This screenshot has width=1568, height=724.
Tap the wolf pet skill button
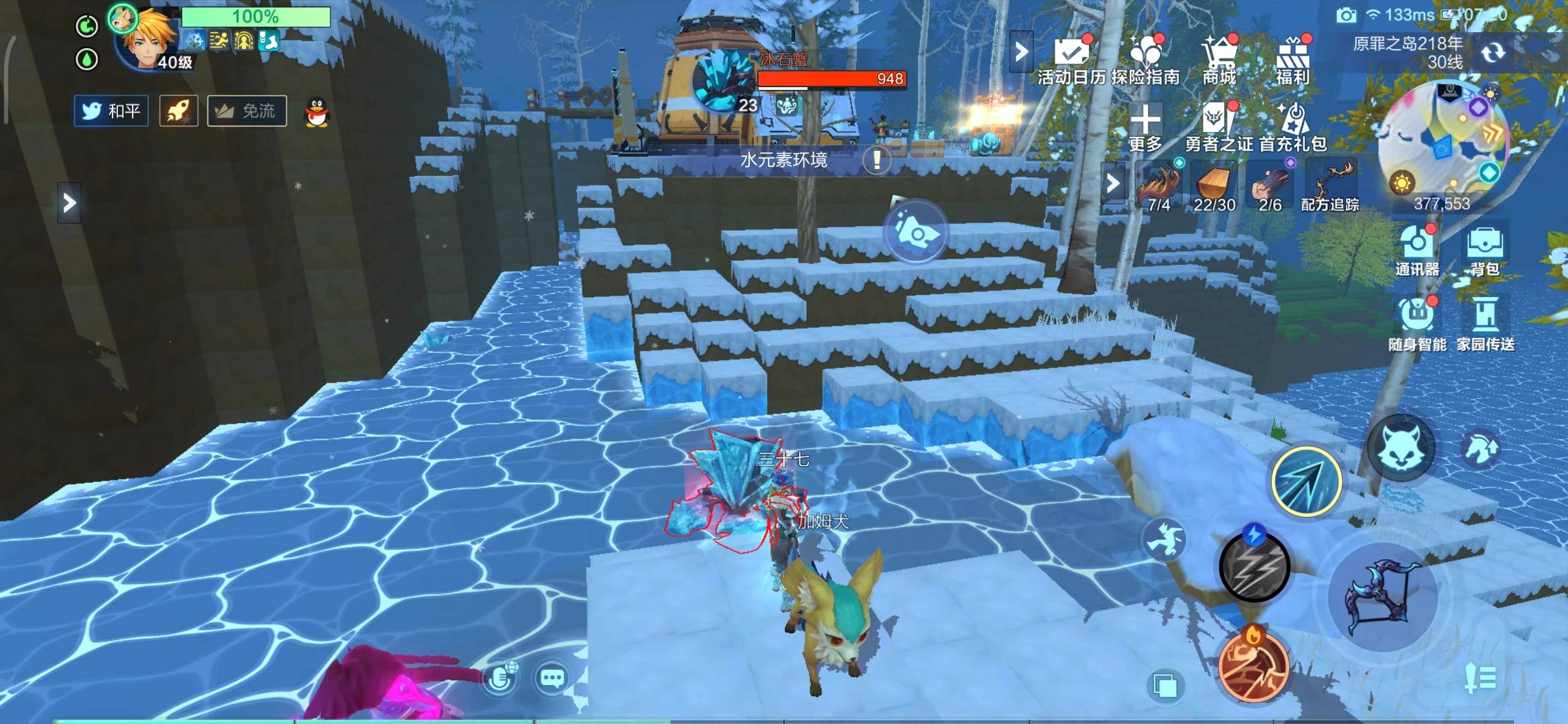1400,447
